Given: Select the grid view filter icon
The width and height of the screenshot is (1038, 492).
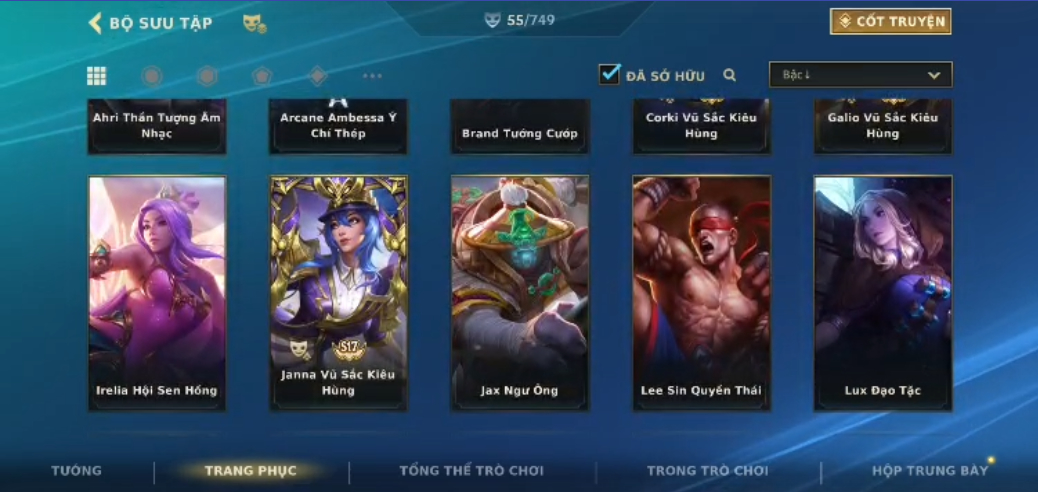Looking at the screenshot, I should pos(96,76).
